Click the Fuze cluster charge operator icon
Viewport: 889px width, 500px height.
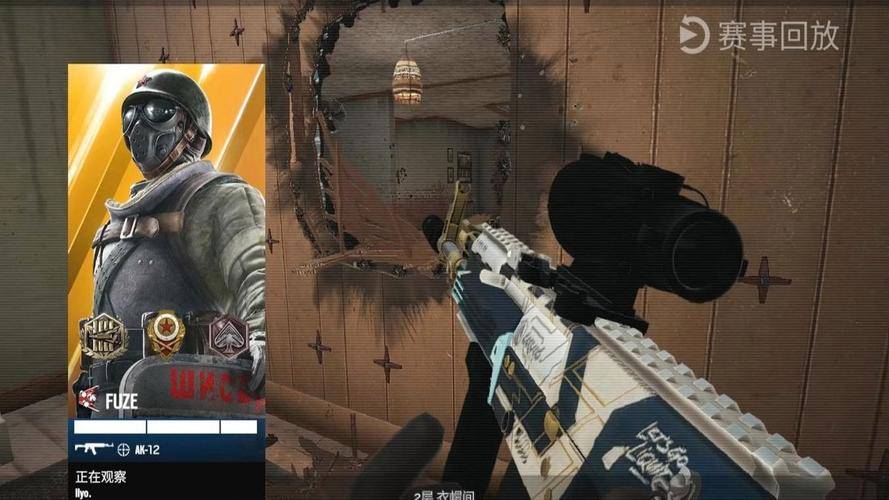tap(88, 402)
